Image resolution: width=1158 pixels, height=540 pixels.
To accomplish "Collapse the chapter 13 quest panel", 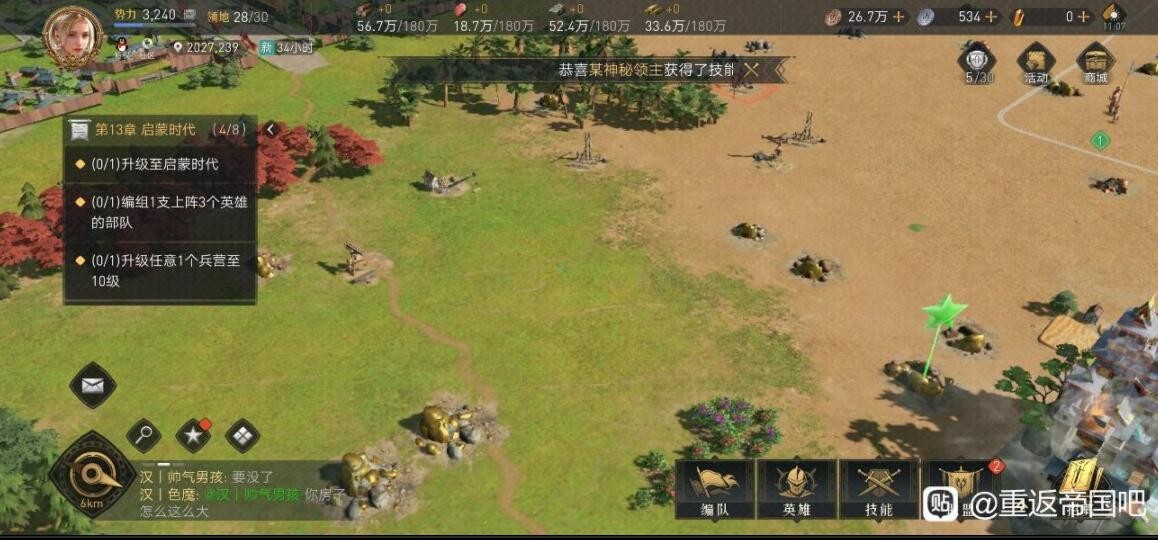I will [x=270, y=130].
